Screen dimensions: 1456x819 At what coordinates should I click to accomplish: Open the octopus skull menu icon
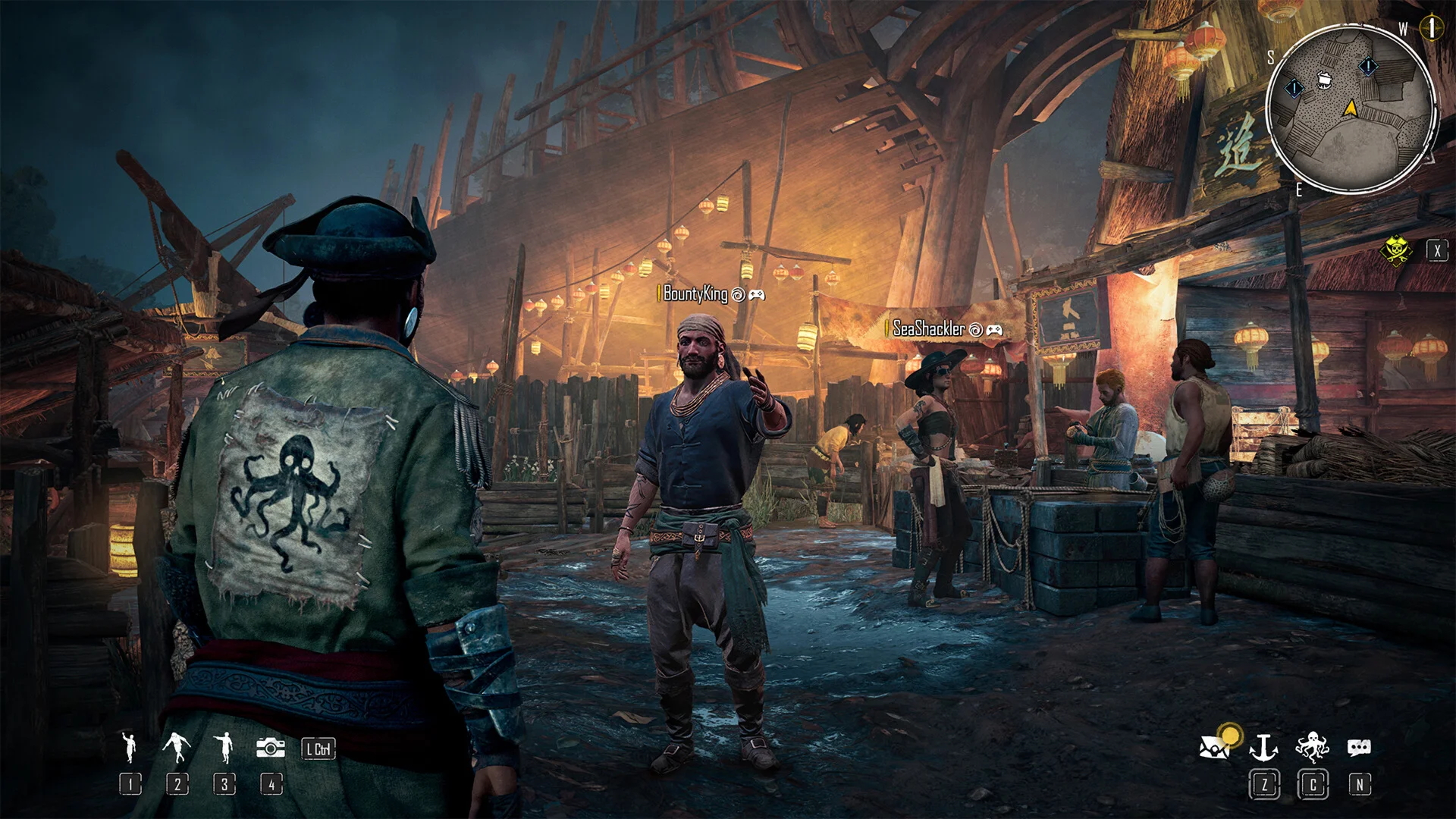pos(1312,747)
